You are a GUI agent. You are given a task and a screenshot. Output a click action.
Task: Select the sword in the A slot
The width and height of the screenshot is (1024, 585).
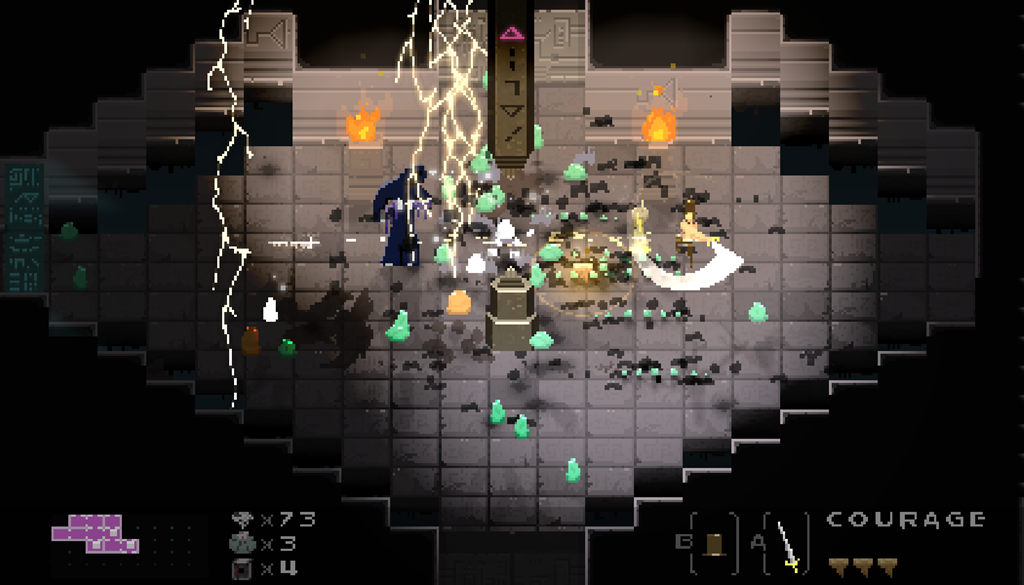[x=787, y=545]
